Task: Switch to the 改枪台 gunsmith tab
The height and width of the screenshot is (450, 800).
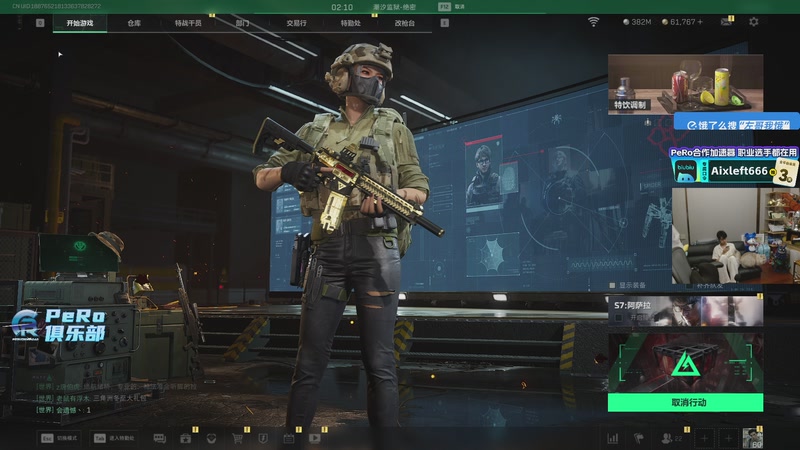Action: click(x=404, y=21)
